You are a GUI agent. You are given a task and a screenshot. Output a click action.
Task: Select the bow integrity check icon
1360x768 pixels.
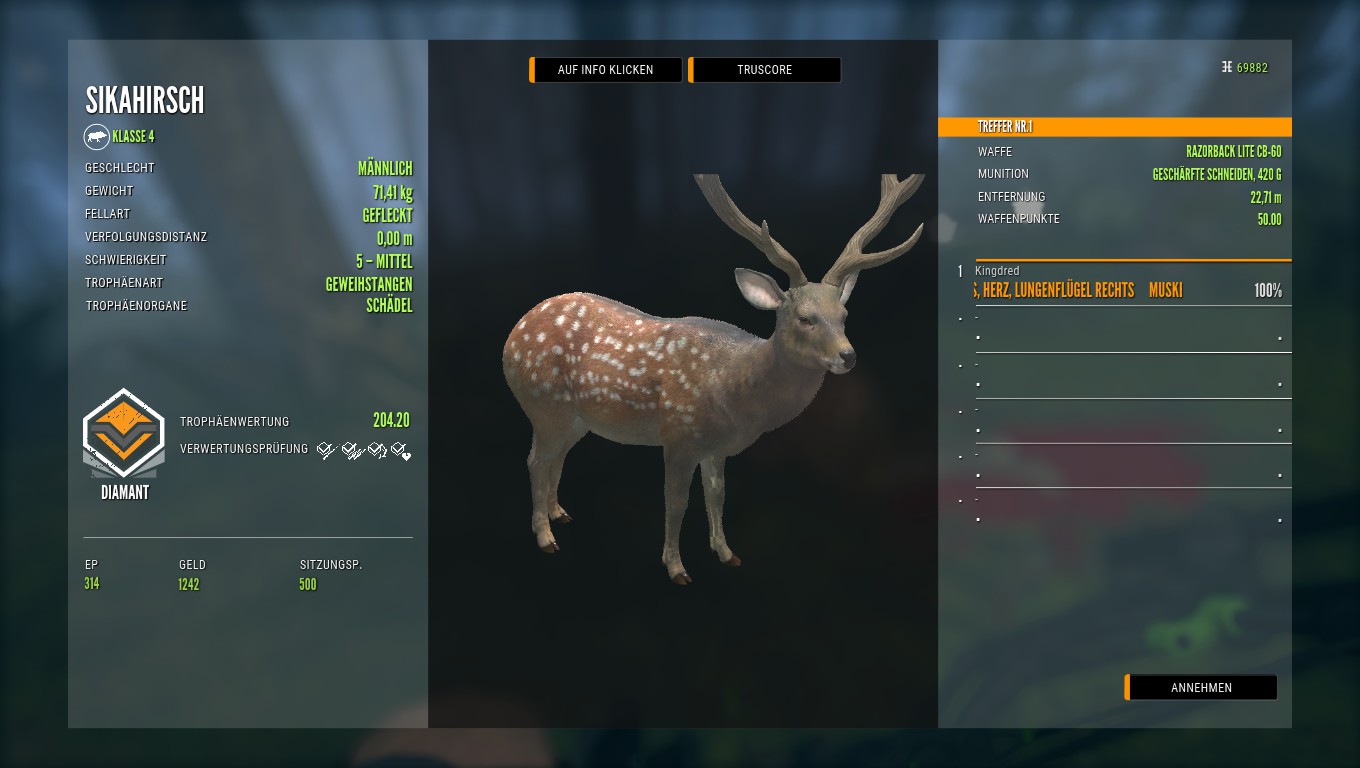coord(376,449)
